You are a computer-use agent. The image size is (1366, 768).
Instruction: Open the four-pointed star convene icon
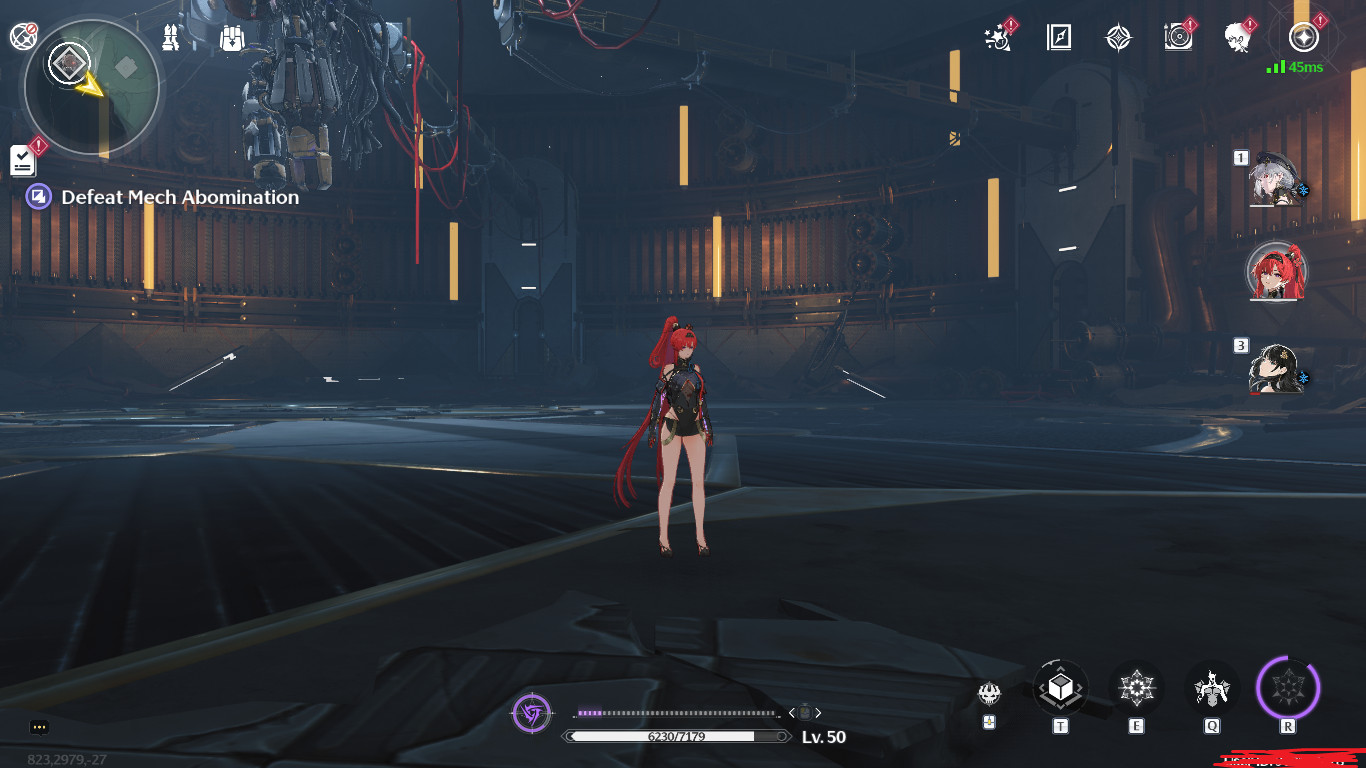pyautogui.click(x=1118, y=38)
